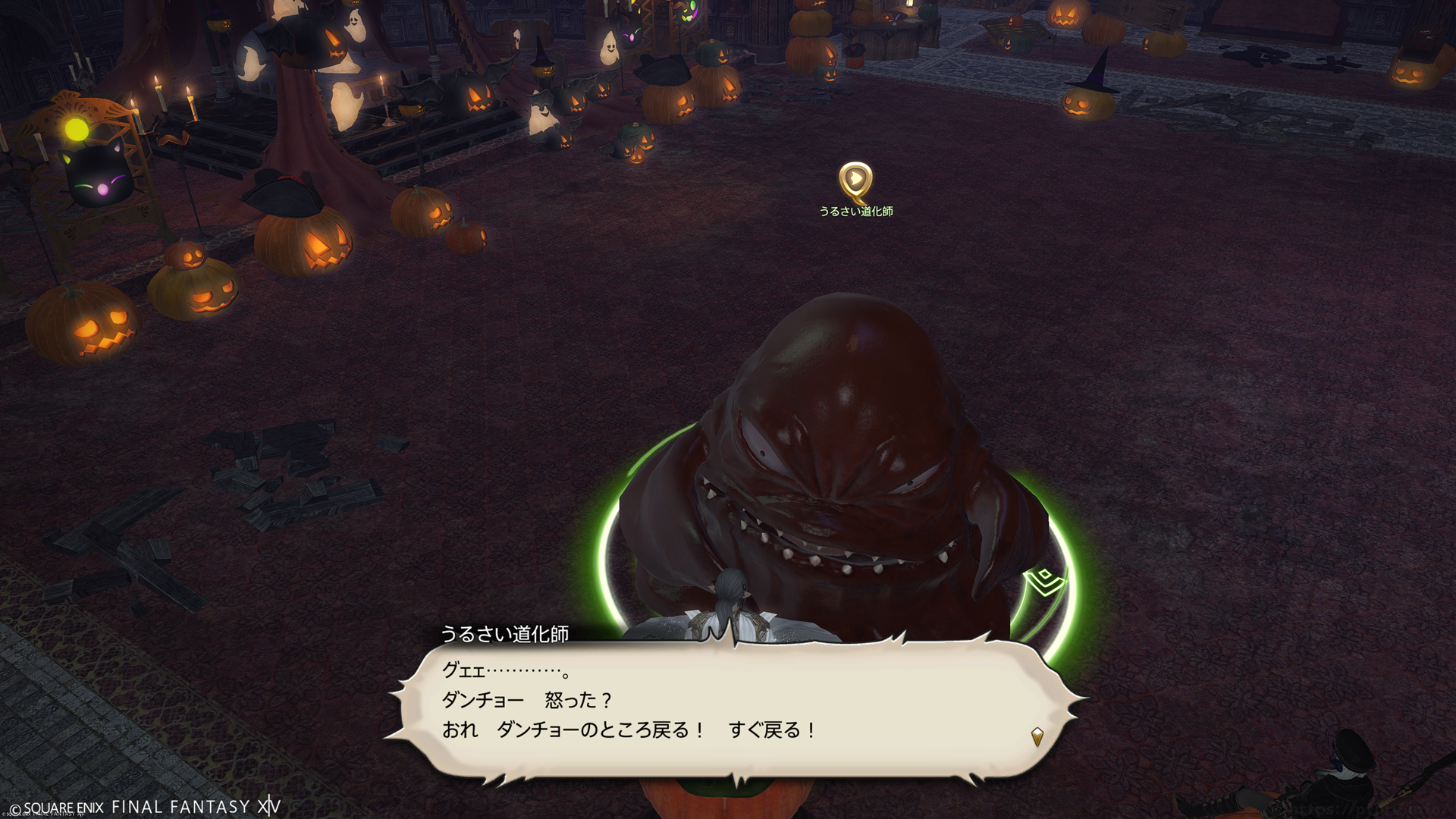The height and width of the screenshot is (819, 1456).
Task: Advance dialogue with the gold continue arrow
Action: [x=1037, y=736]
